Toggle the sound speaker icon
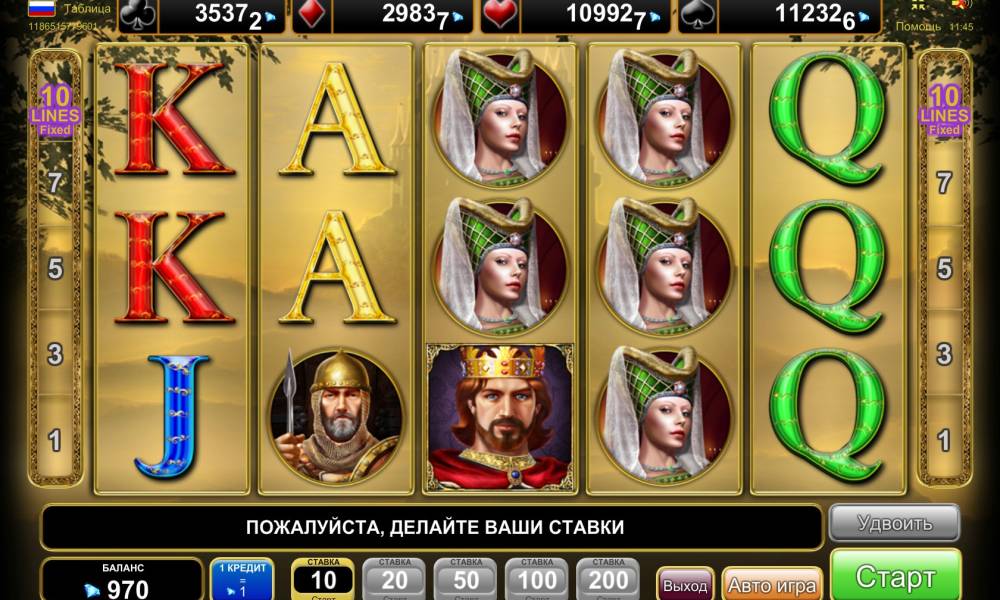 [x=960, y=6]
